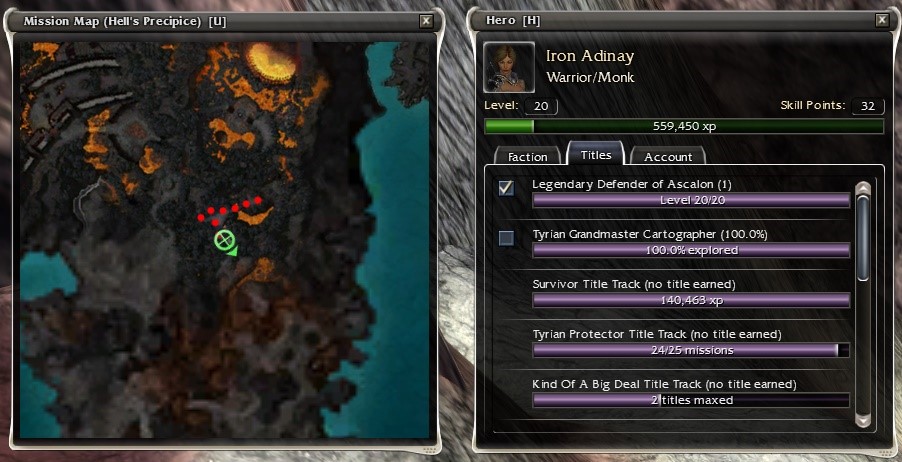Select the Survivor Title Track row
902x462 pixels.
pos(690,292)
